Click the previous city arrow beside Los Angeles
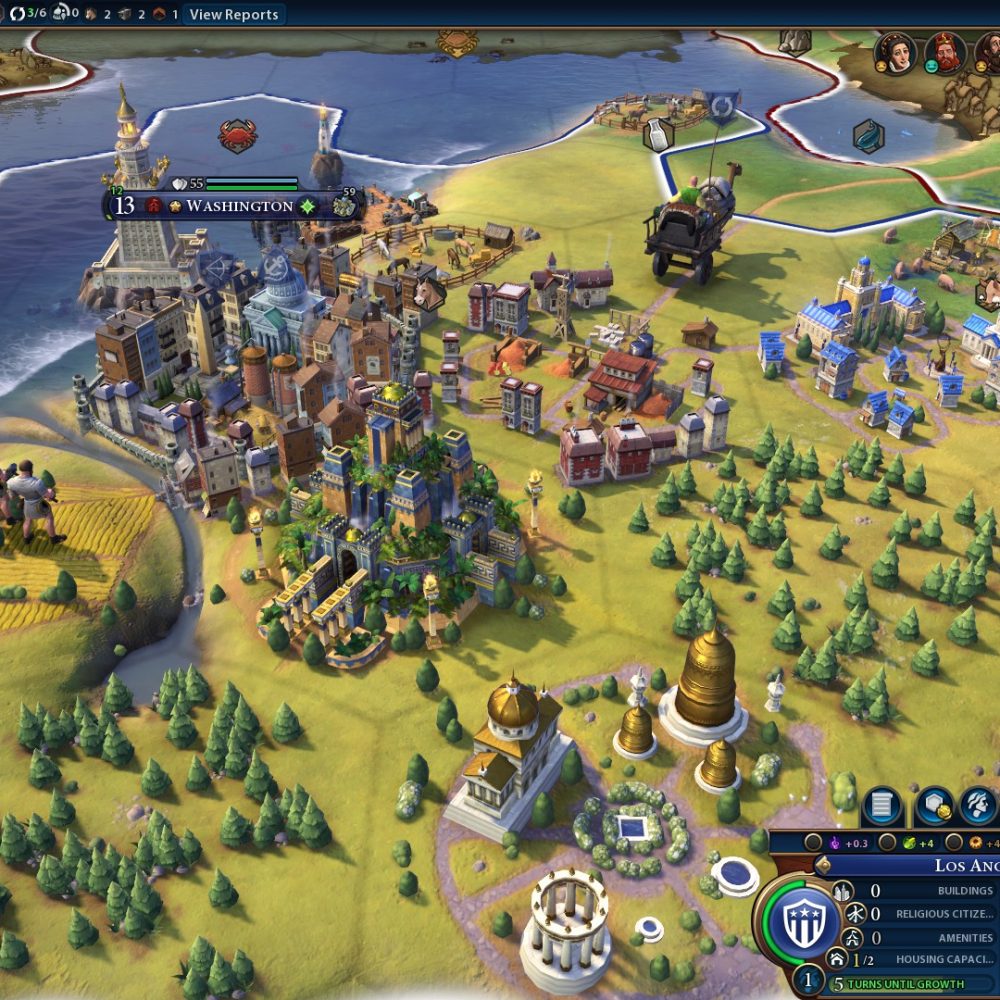1000x1000 pixels. (x=824, y=866)
